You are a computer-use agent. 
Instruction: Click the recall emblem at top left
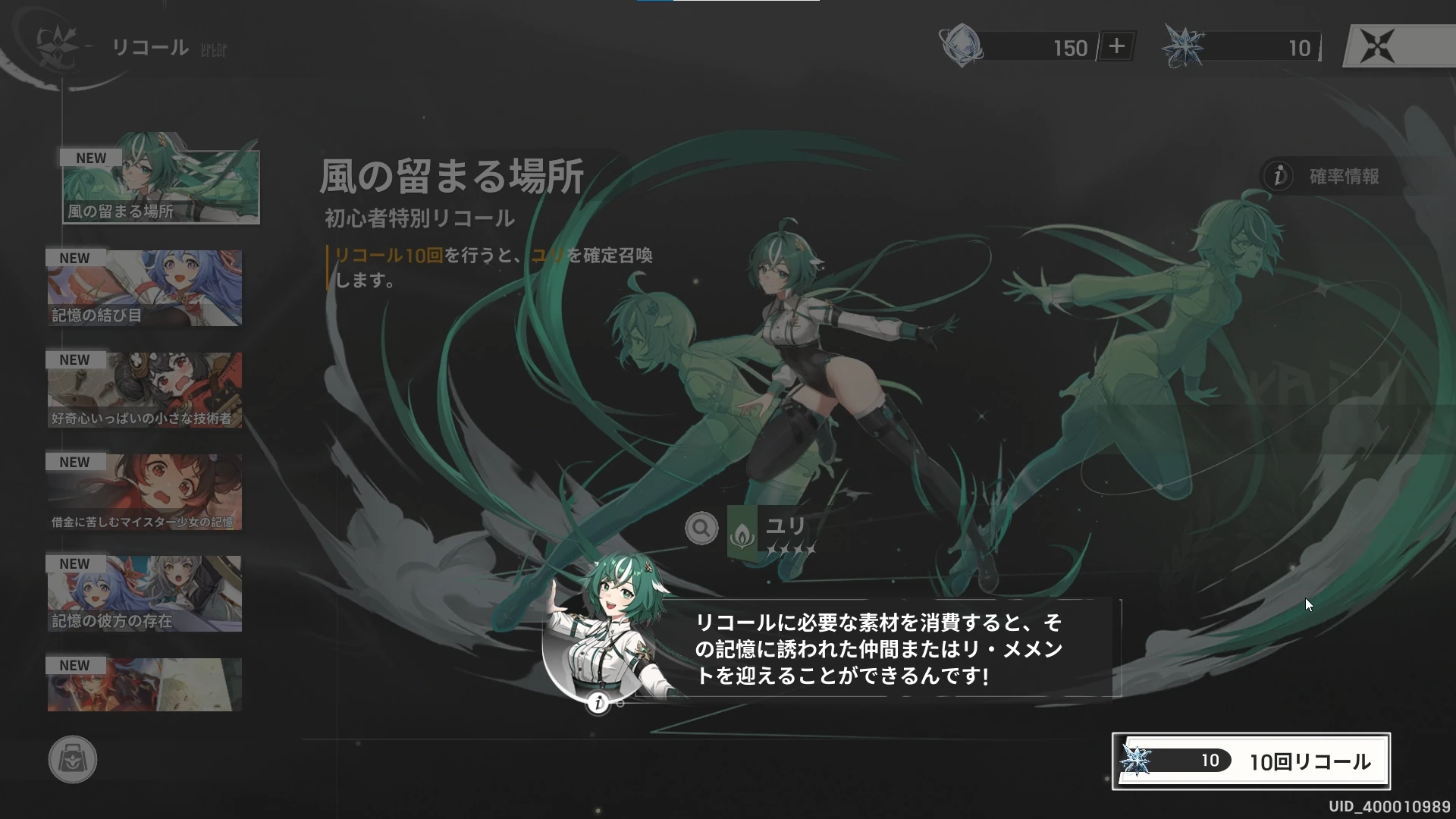point(59,47)
